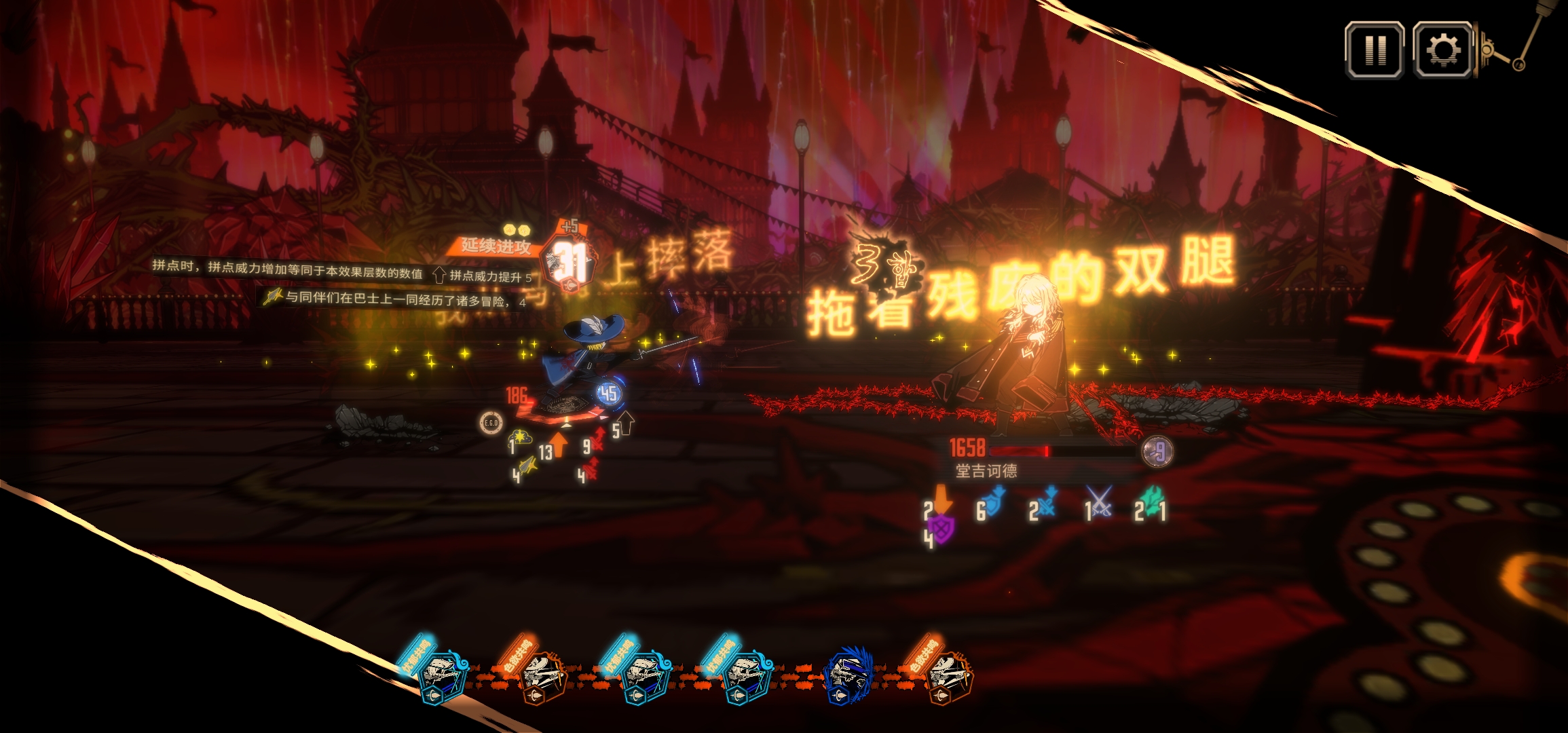The image size is (1568, 733).
Task: Inspect the crossed swords status icon
Action: [1099, 502]
